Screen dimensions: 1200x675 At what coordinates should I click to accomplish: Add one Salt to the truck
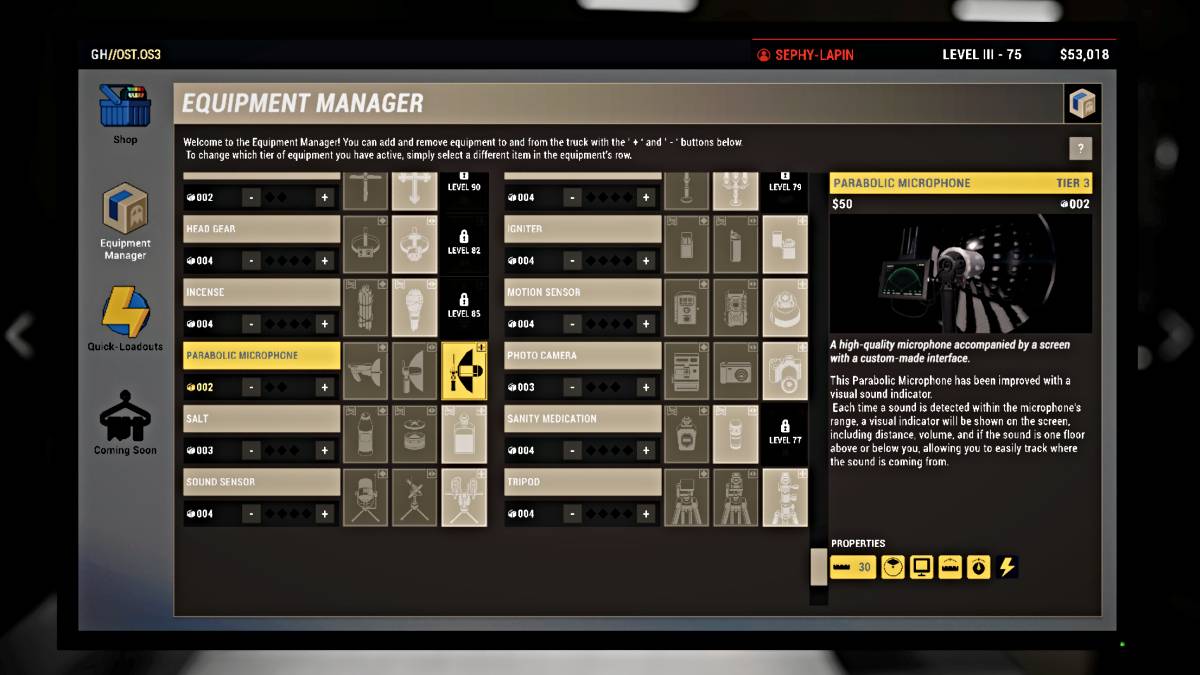coord(324,450)
